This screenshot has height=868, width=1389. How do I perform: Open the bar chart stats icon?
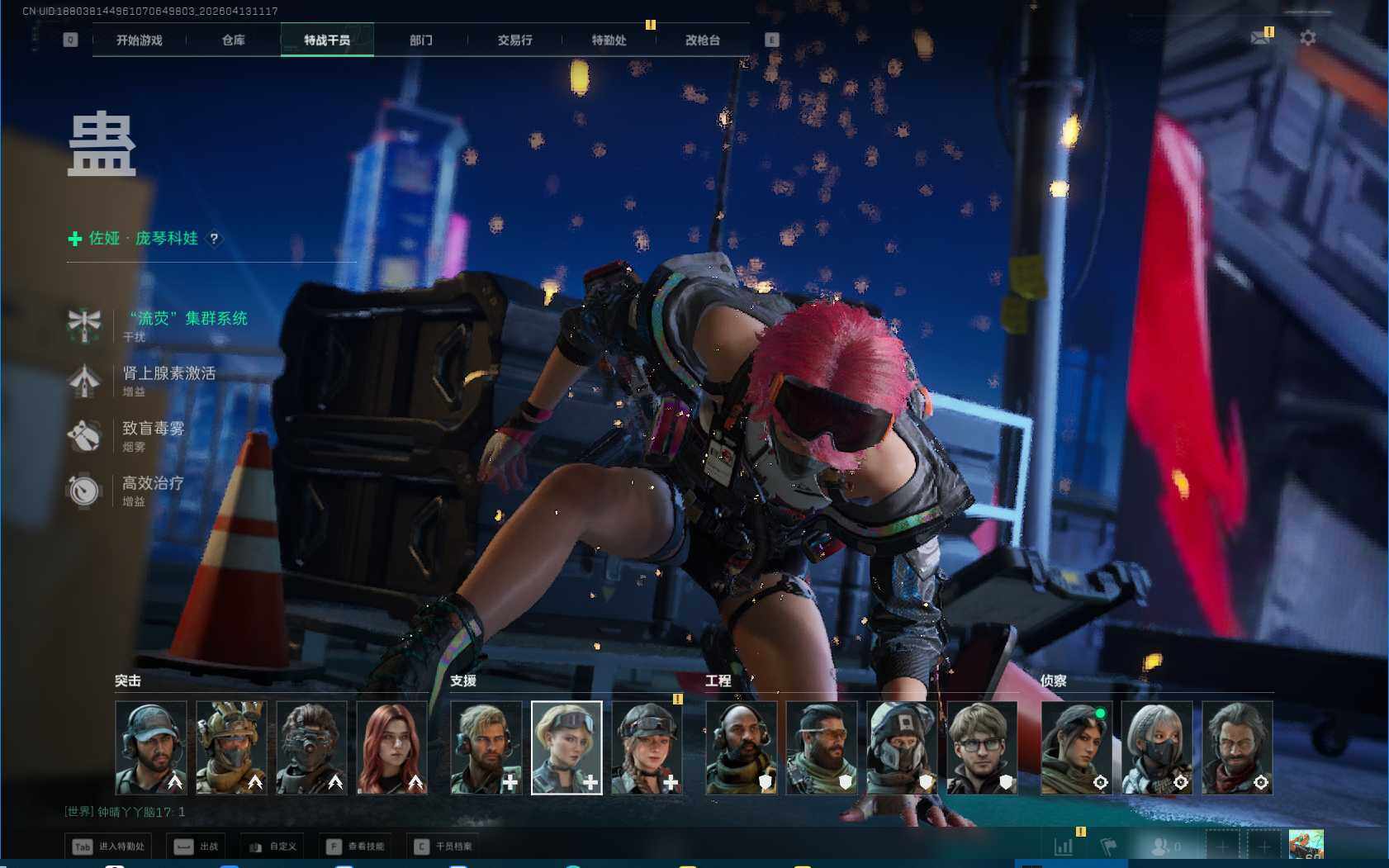click(x=1064, y=847)
